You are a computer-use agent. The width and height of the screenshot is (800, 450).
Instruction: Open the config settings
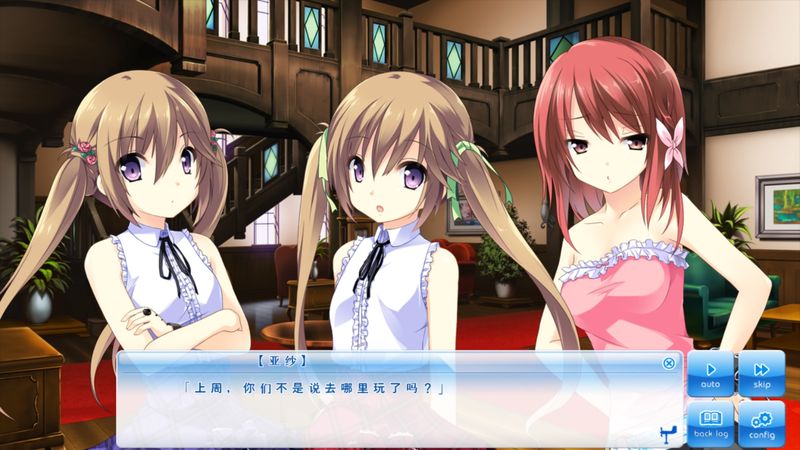[761, 423]
